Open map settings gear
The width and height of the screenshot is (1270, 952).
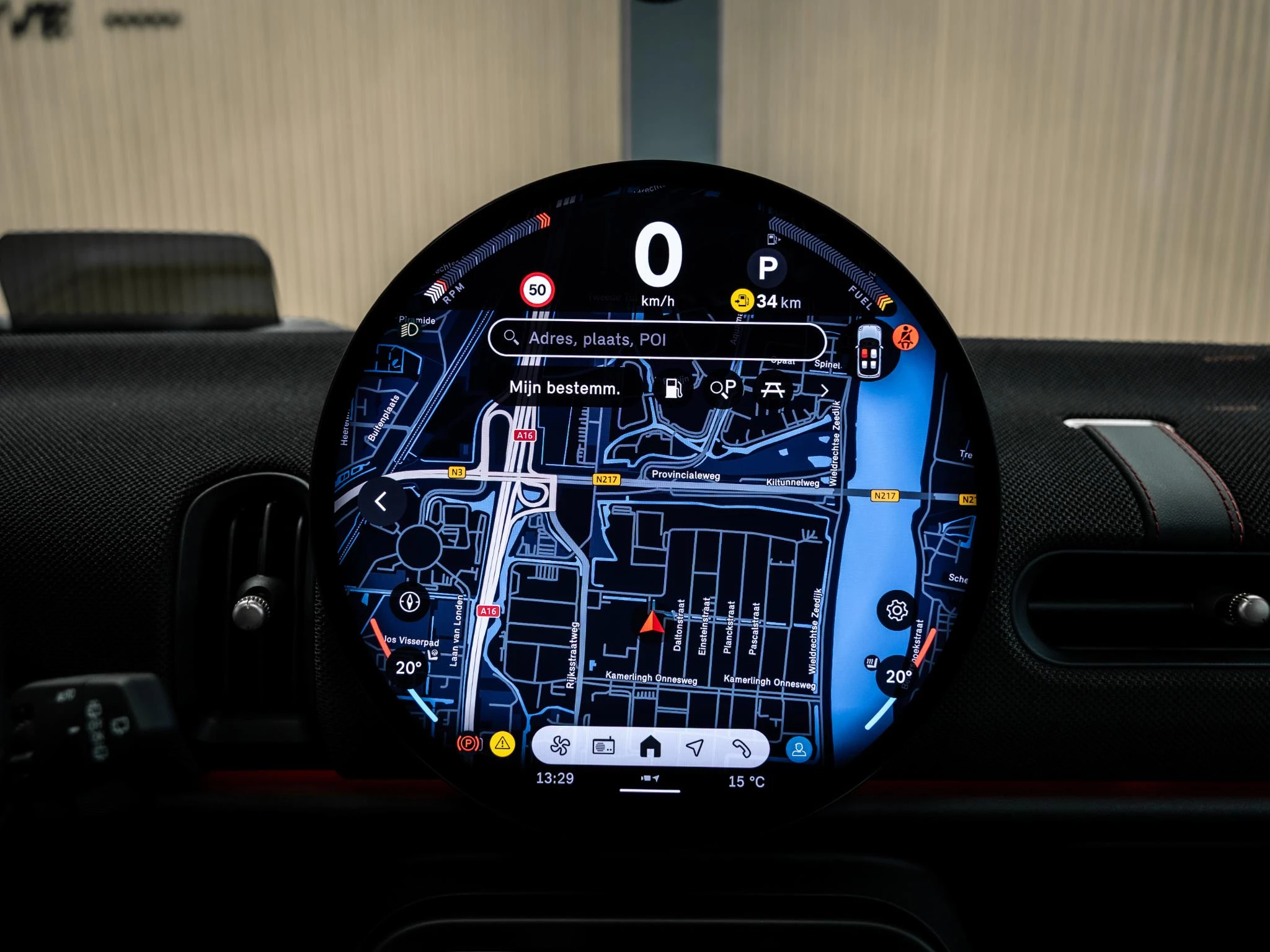coord(897,610)
